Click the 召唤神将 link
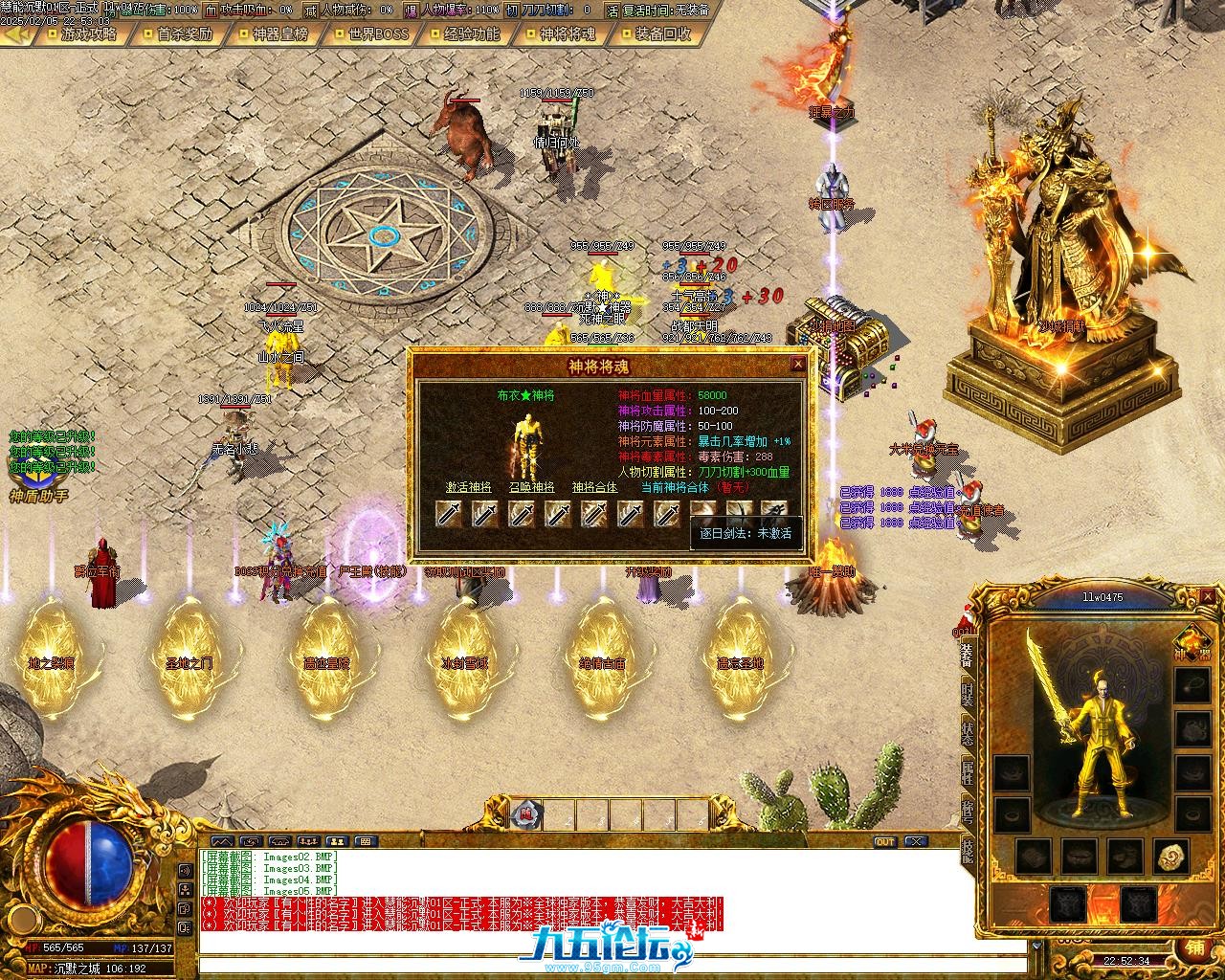This screenshot has height=980, width=1225. (x=531, y=487)
